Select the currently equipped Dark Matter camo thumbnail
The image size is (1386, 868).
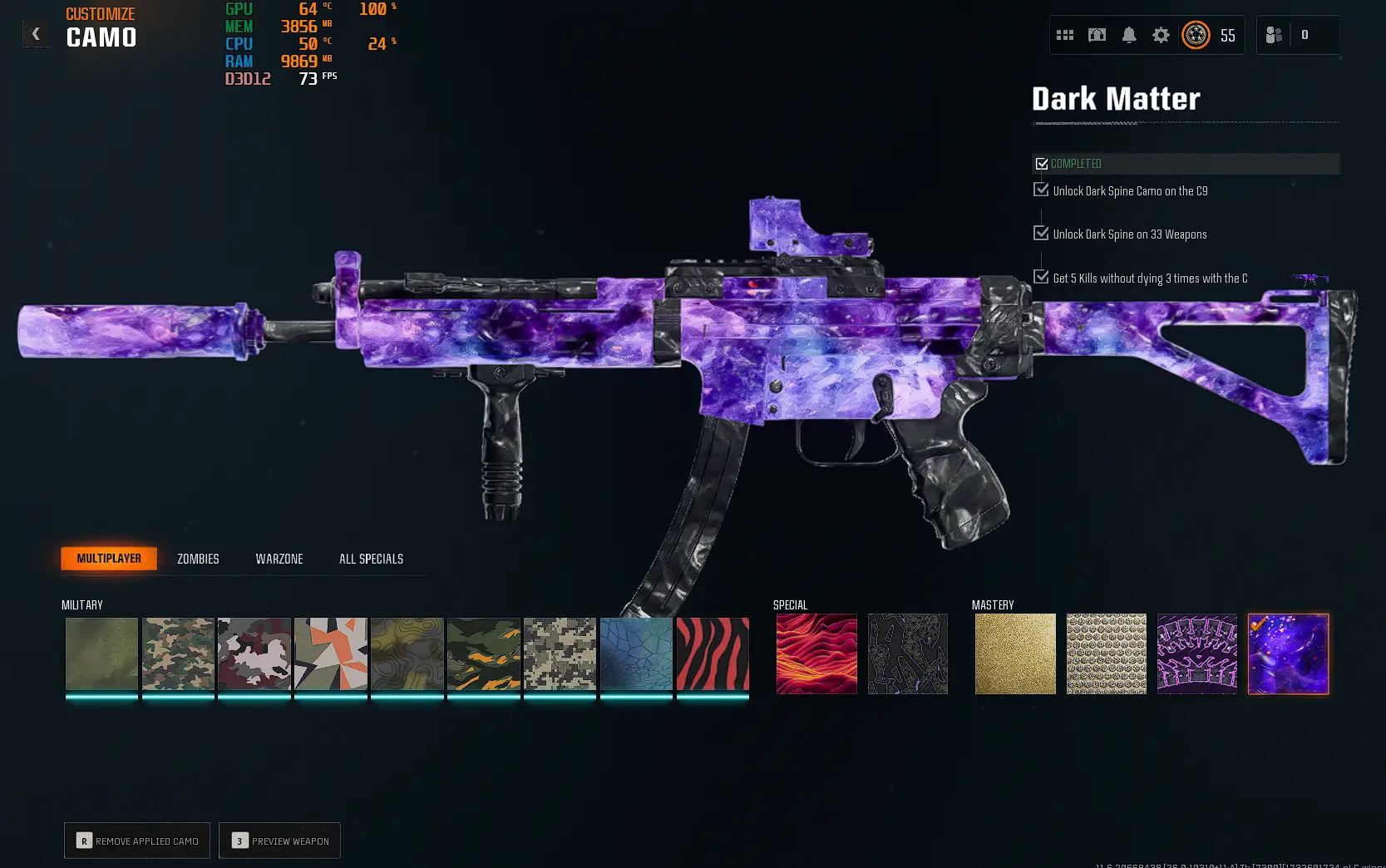click(x=1288, y=653)
